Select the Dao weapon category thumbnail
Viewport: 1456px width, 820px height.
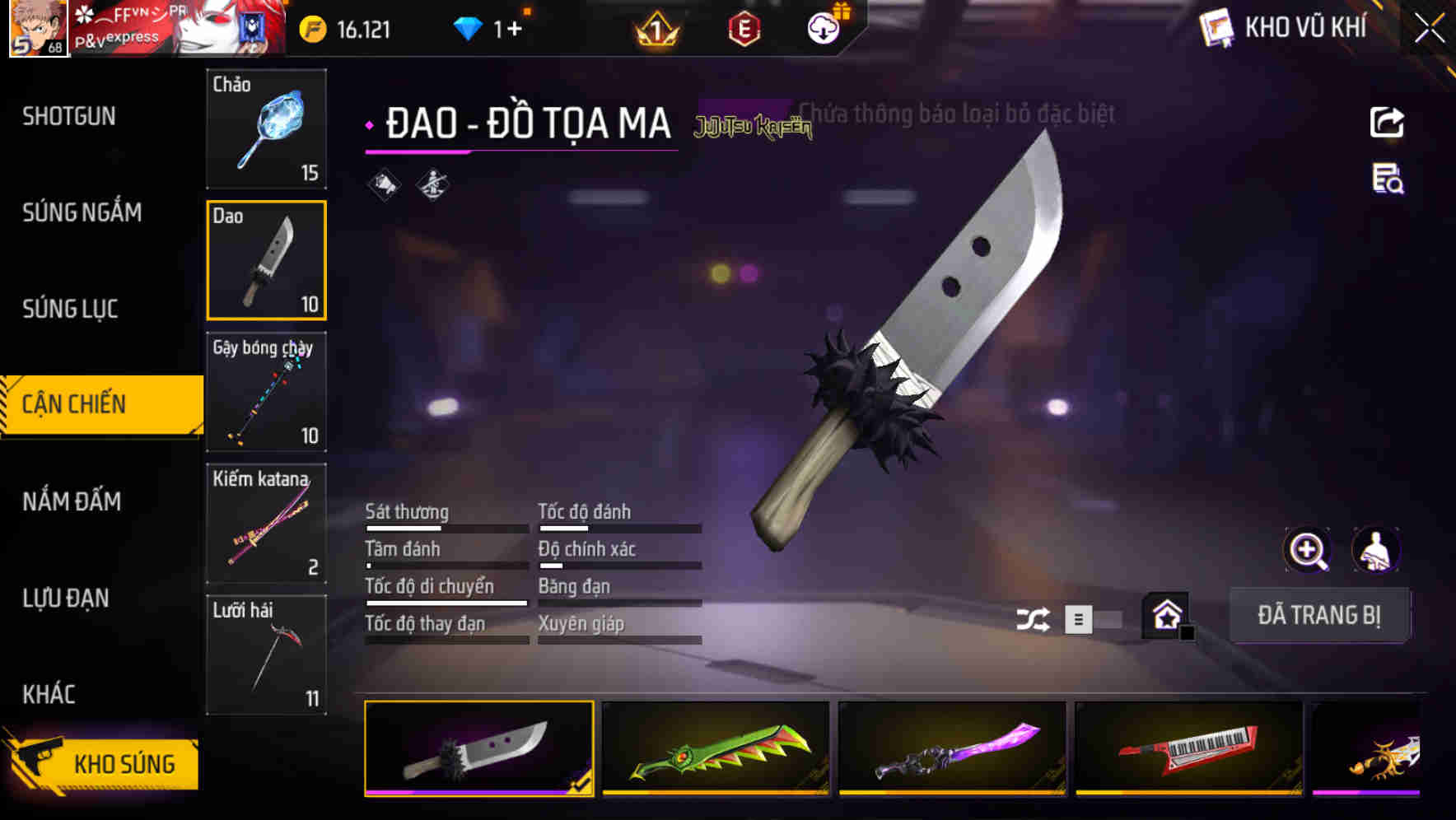pos(266,260)
